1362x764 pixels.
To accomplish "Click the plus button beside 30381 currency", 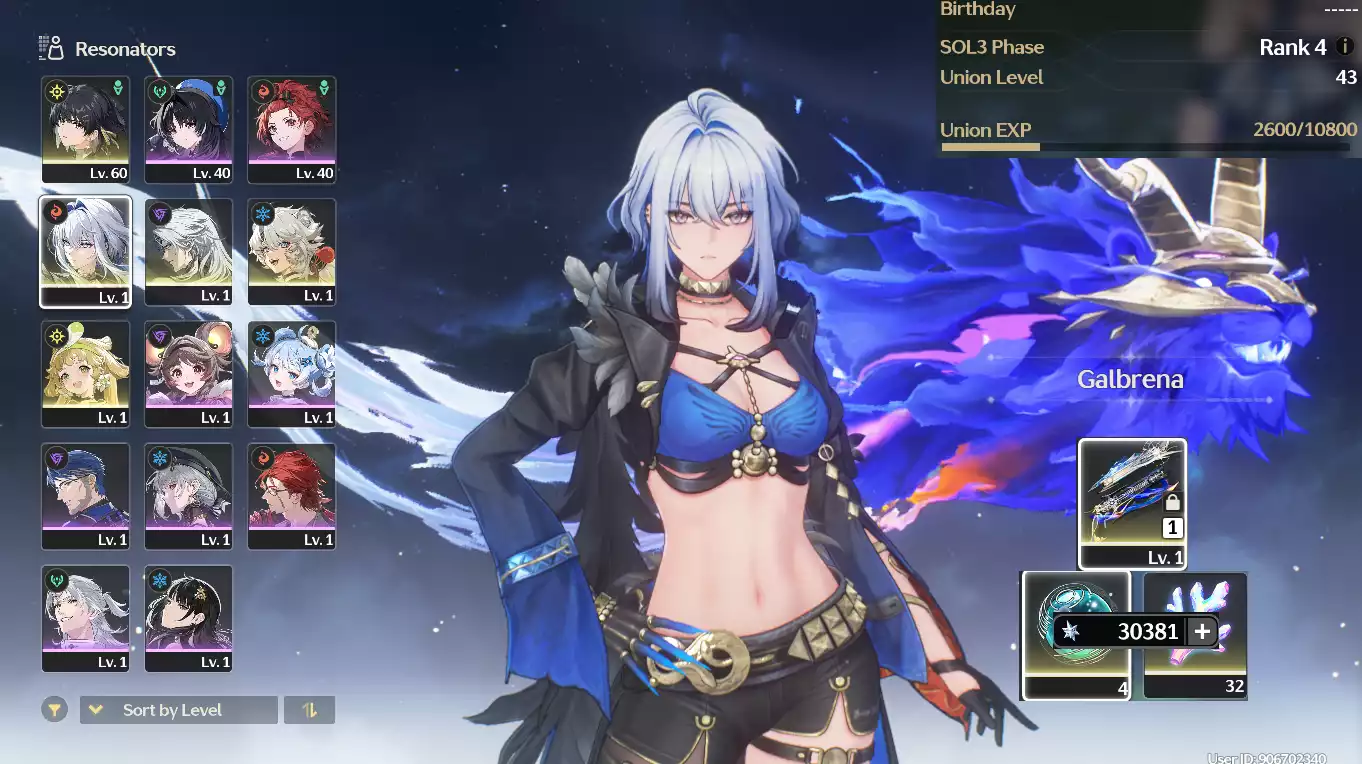I will pos(1202,631).
